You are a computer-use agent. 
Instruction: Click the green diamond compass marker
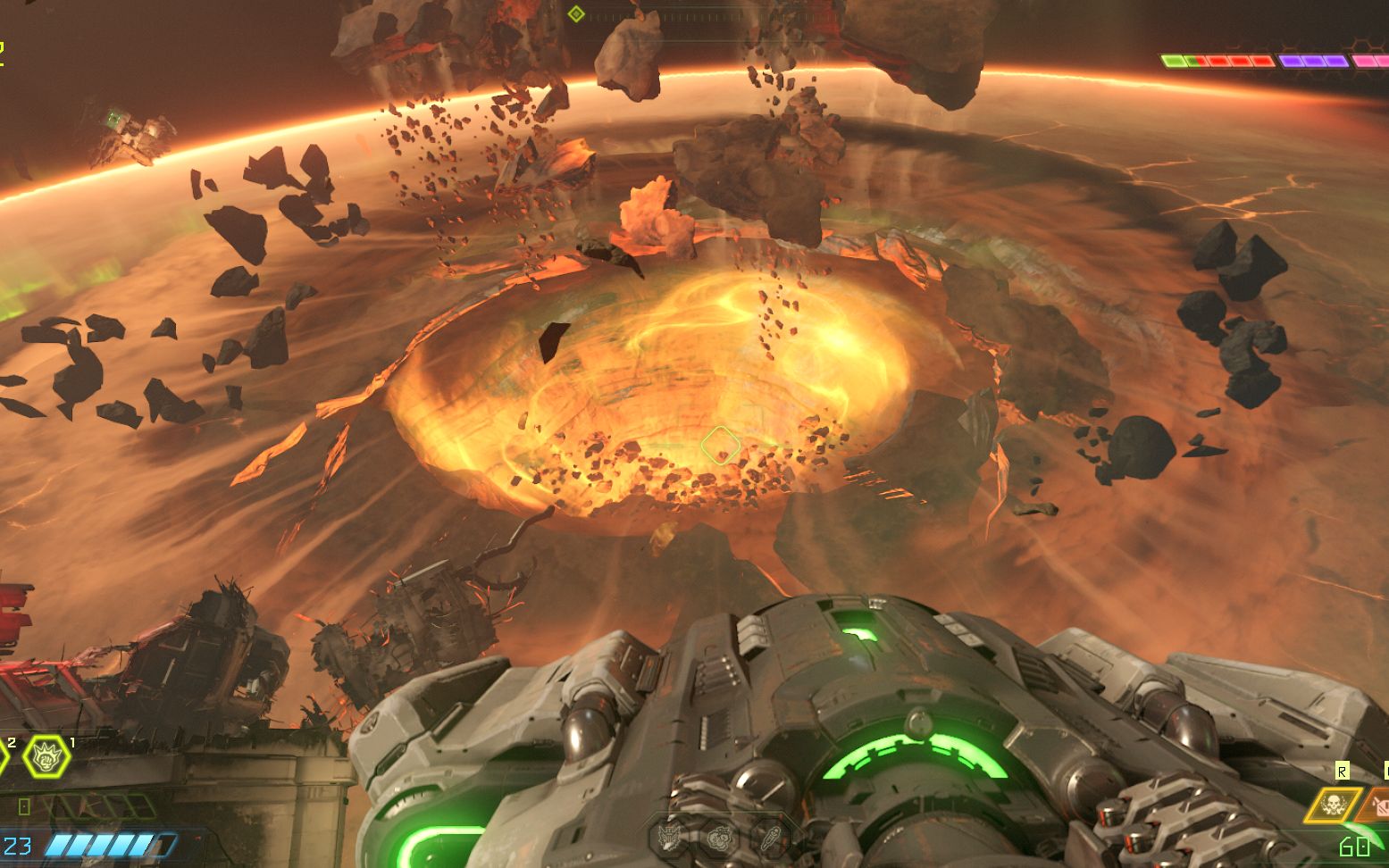pyautogui.click(x=576, y=13)
